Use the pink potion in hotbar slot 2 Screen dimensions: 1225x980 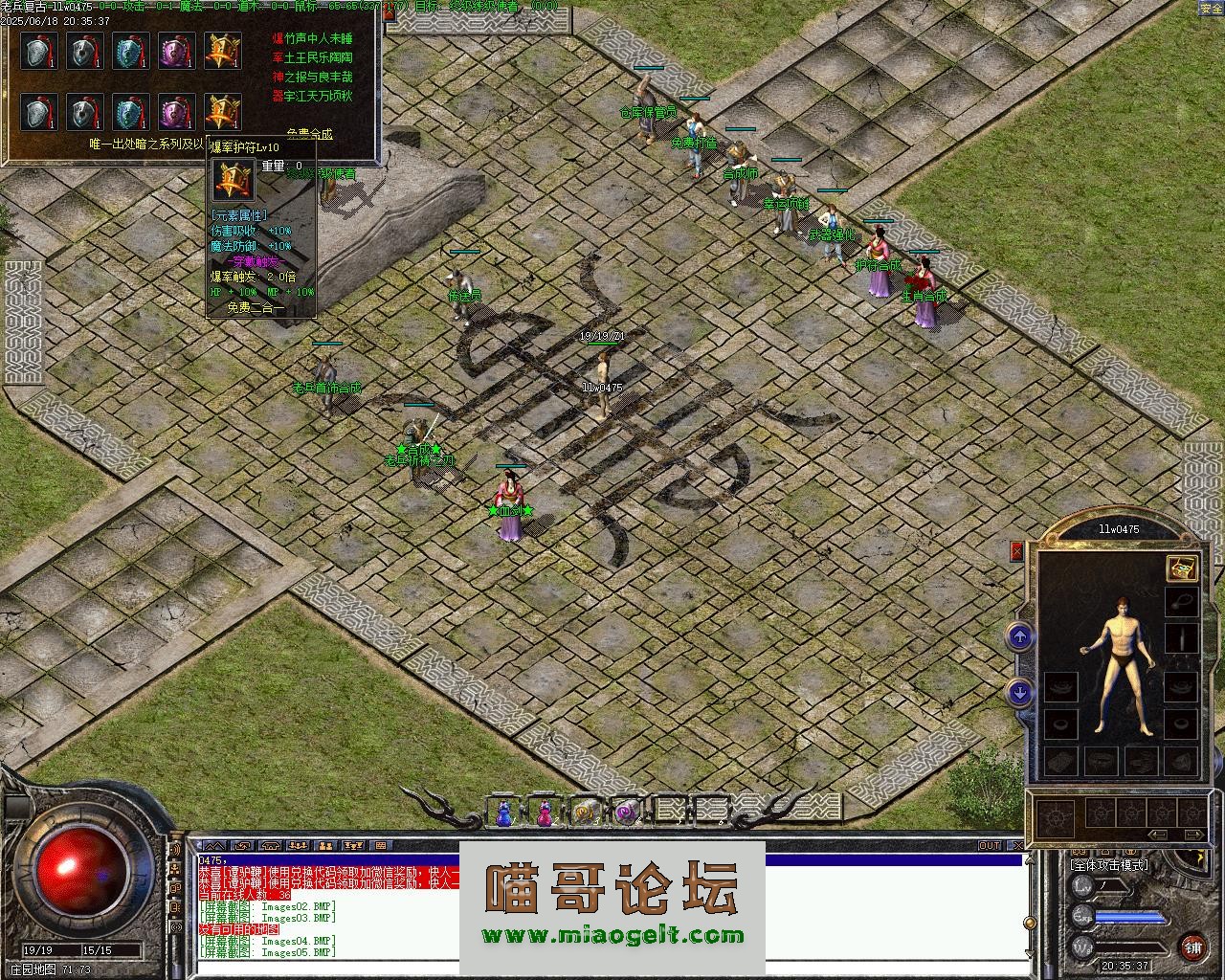point(545,813)
